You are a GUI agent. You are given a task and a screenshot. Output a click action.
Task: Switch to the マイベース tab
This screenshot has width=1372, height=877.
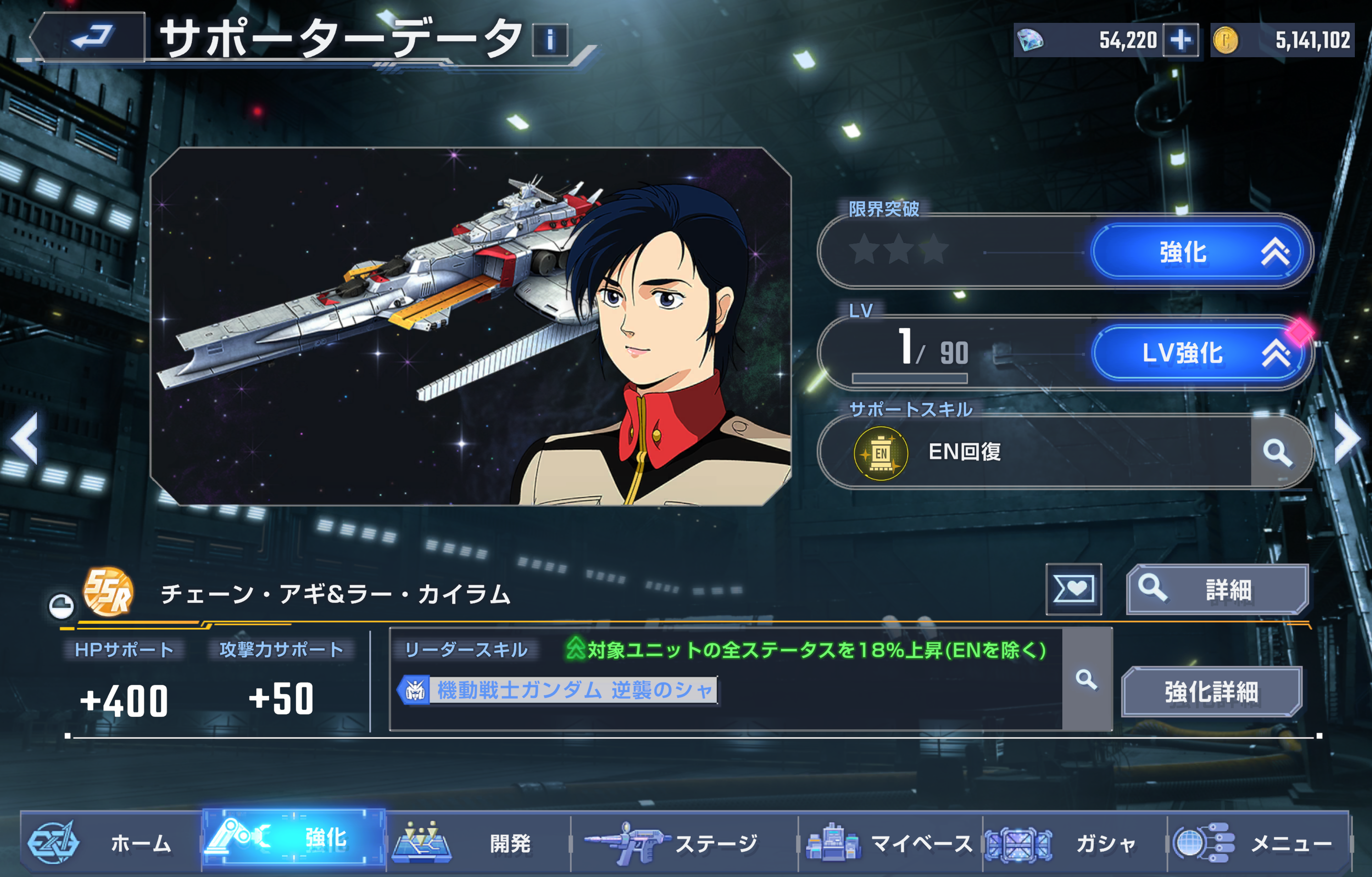point(890,843)
